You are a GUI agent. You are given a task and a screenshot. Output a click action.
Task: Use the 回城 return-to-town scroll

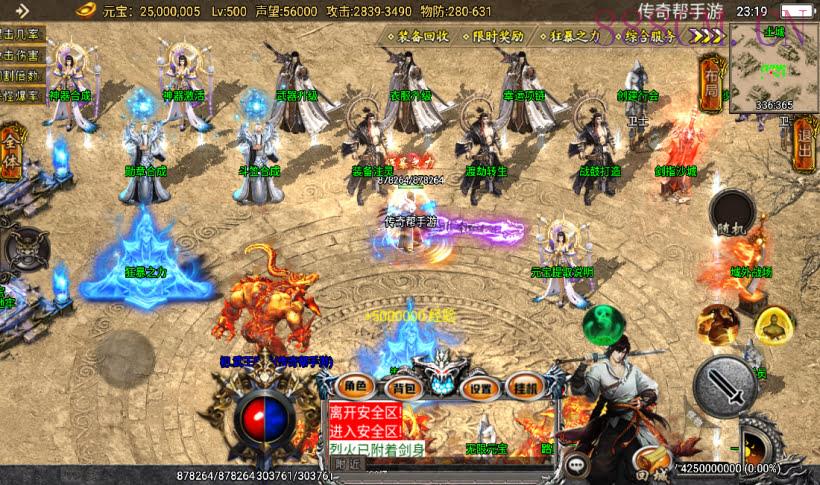(x=652, y=464)
